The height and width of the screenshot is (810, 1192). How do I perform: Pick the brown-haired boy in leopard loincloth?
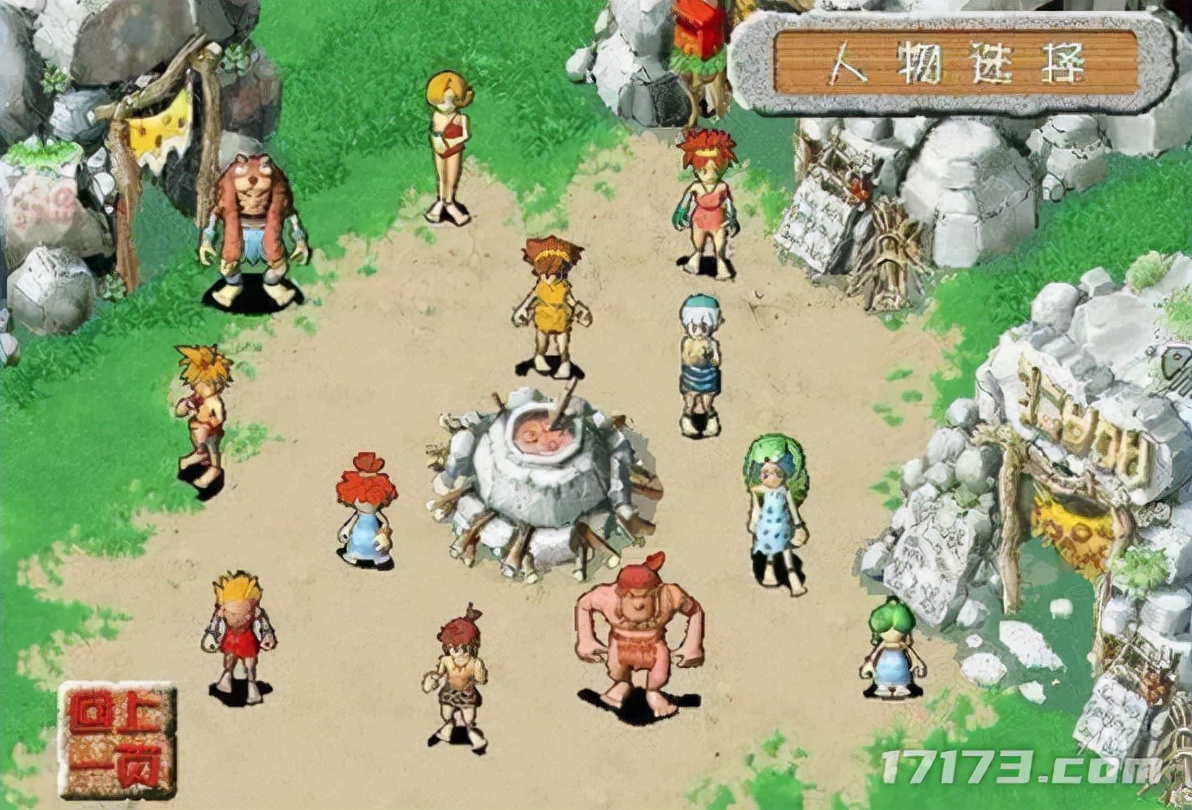pyautogui.click(x=459, y=676)
